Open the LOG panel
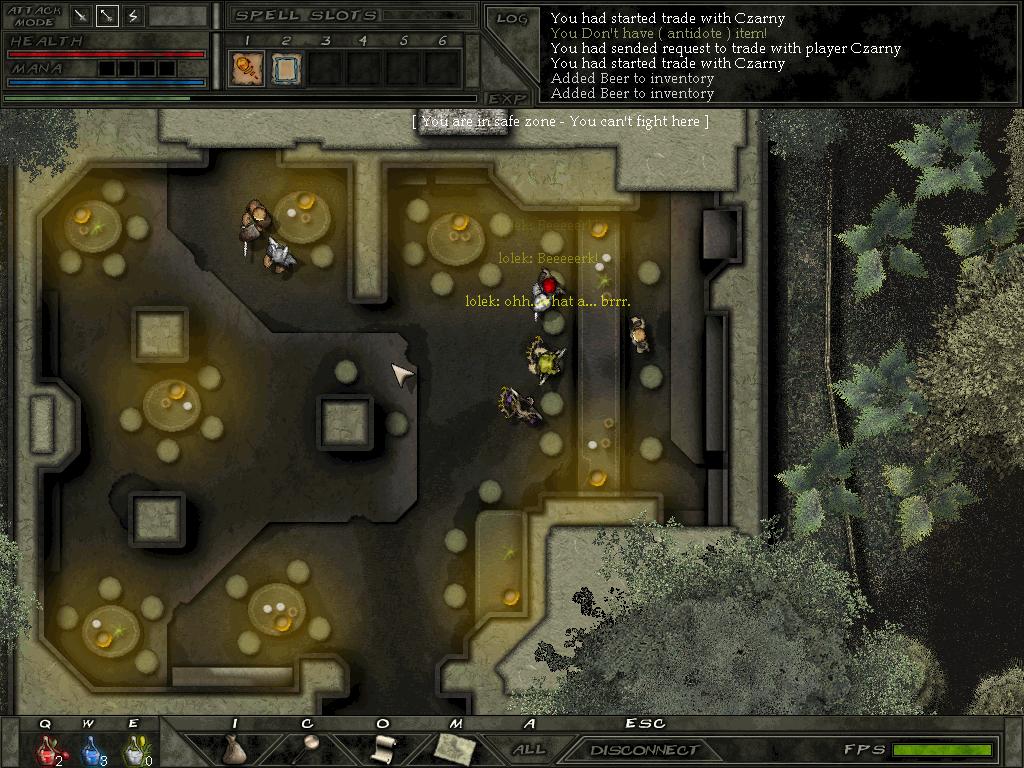 coord(512,19)
